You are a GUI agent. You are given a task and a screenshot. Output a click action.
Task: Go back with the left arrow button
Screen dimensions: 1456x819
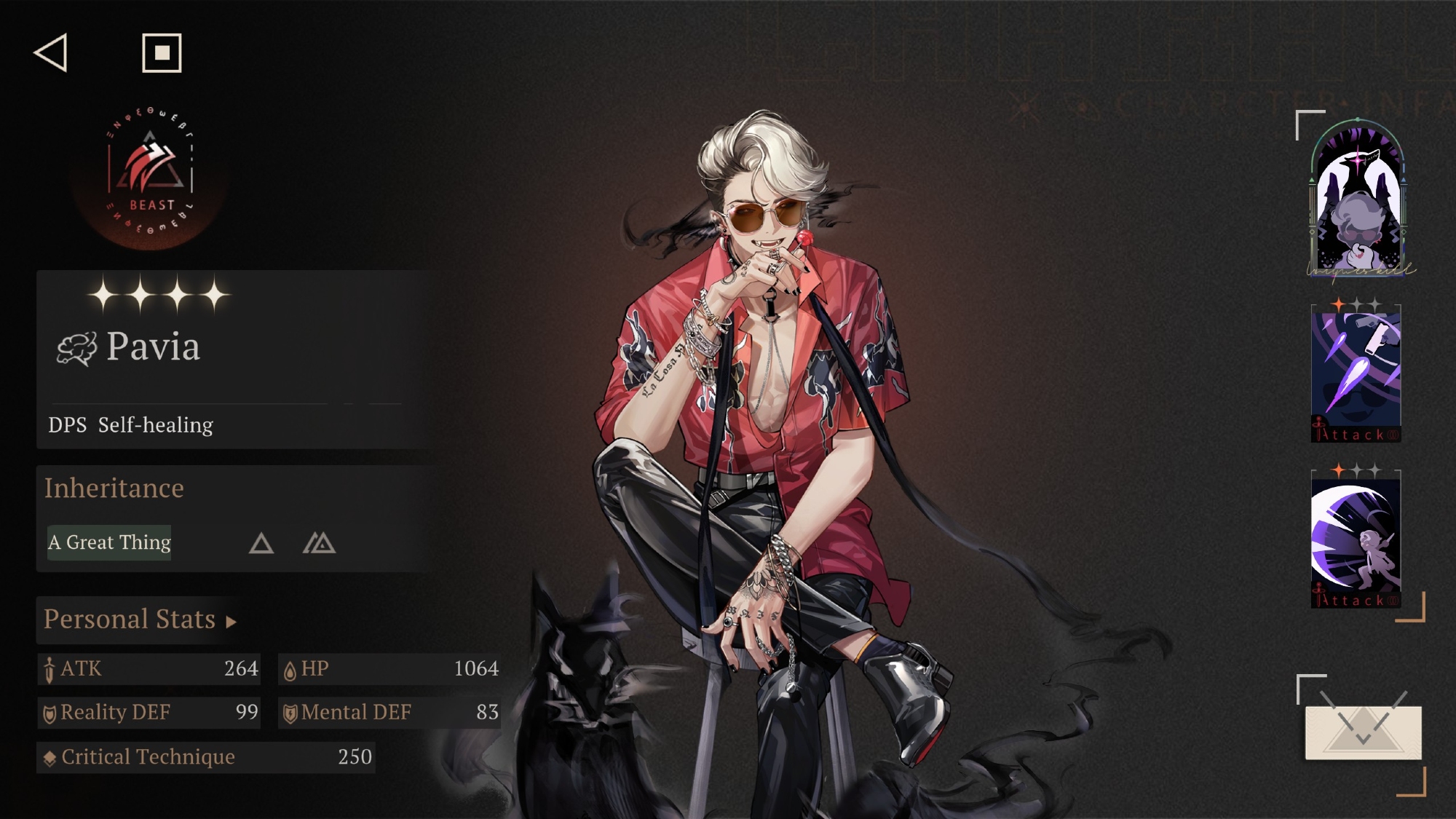[x=51, y=52]
